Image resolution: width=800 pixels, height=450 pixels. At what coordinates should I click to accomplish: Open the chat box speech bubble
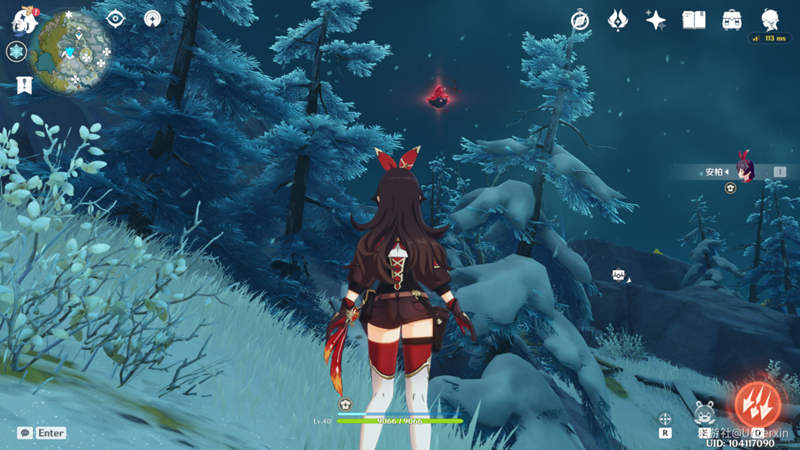(24, 433)
